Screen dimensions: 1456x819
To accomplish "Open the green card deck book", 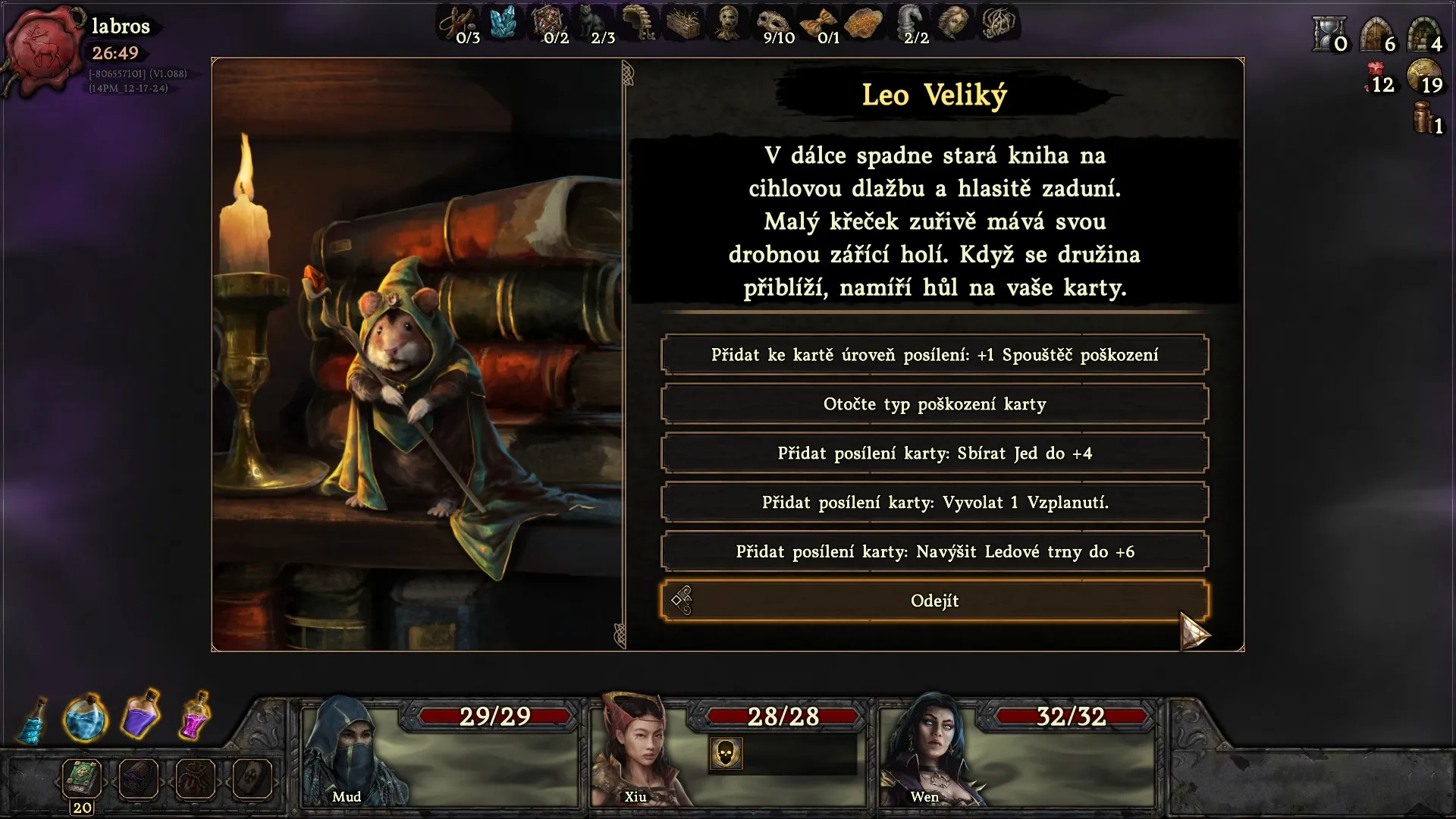I will (82, 778).
